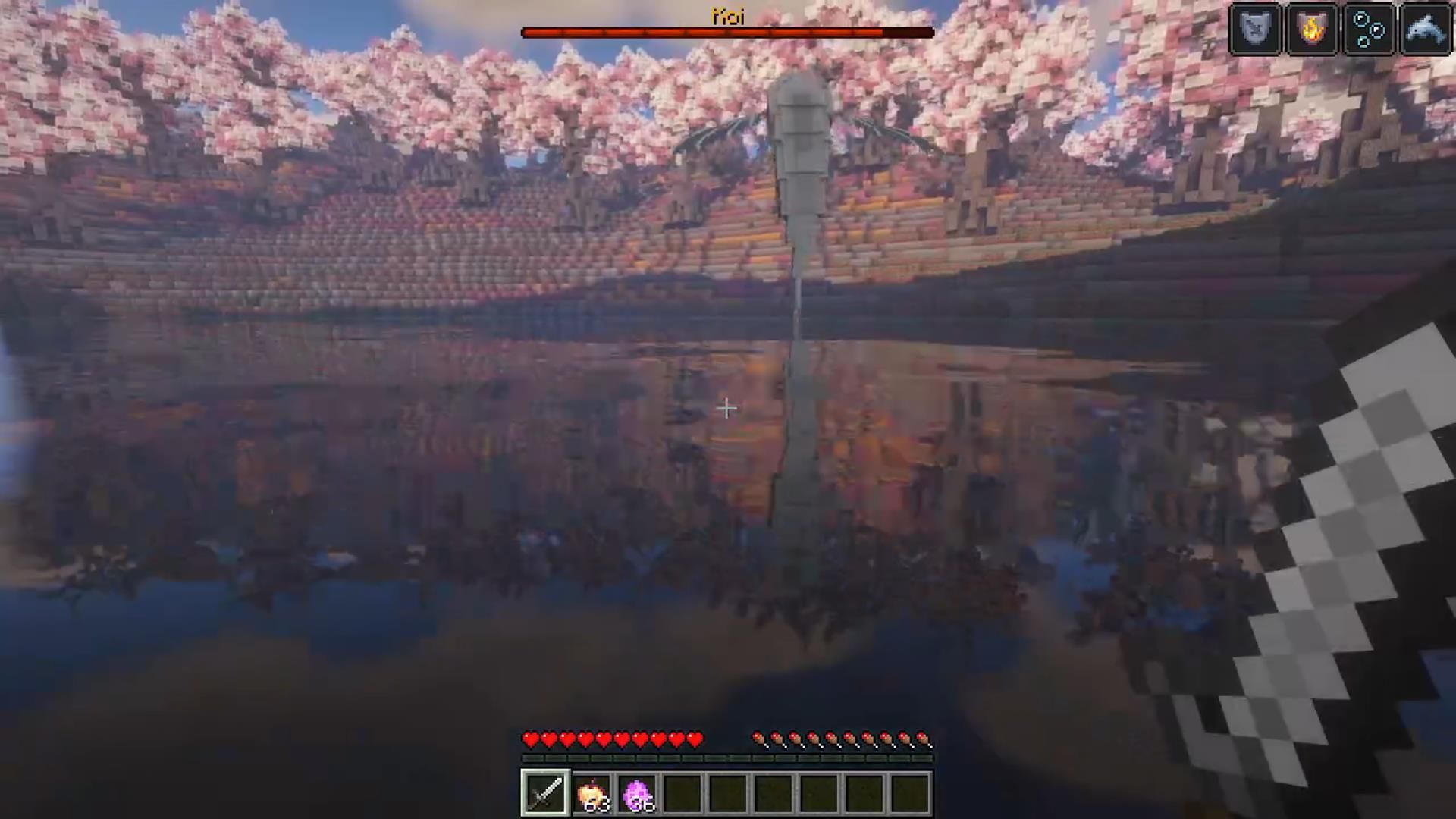This screenshot has height=819, width=1456.
Task: Click the fourth empty hotbar slot
Action: pyautogui.click(x=819, y=792)
